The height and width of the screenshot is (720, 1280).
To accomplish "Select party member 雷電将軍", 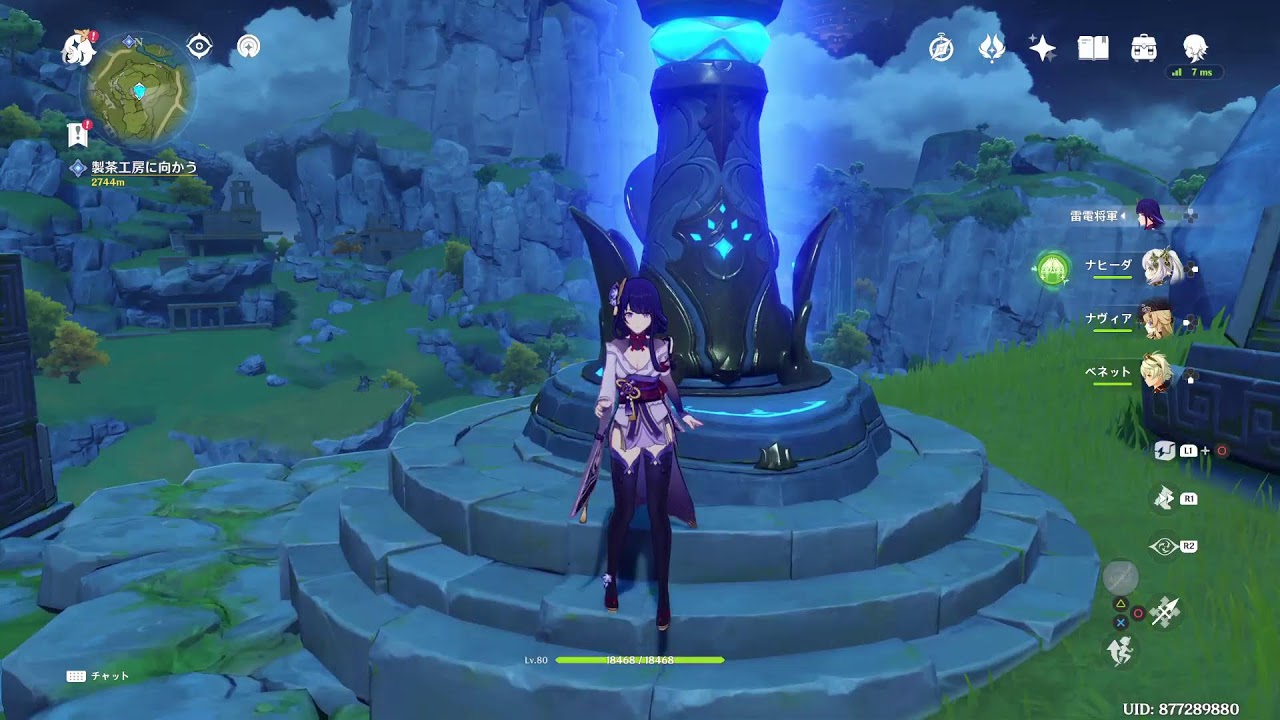I will (x=1148, y=215).
